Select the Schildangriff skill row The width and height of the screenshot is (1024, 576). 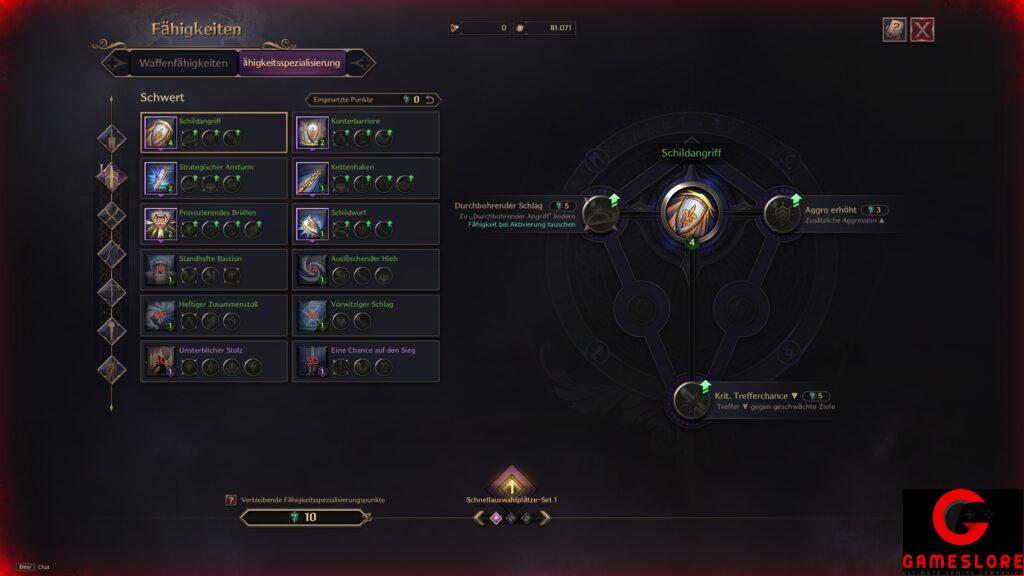(214, 131)
